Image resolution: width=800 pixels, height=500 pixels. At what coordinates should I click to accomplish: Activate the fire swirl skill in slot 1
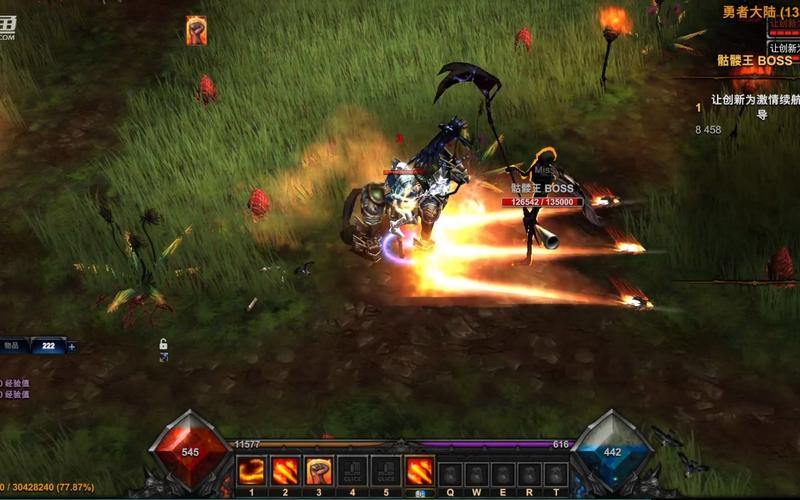[x=251, y=471]
